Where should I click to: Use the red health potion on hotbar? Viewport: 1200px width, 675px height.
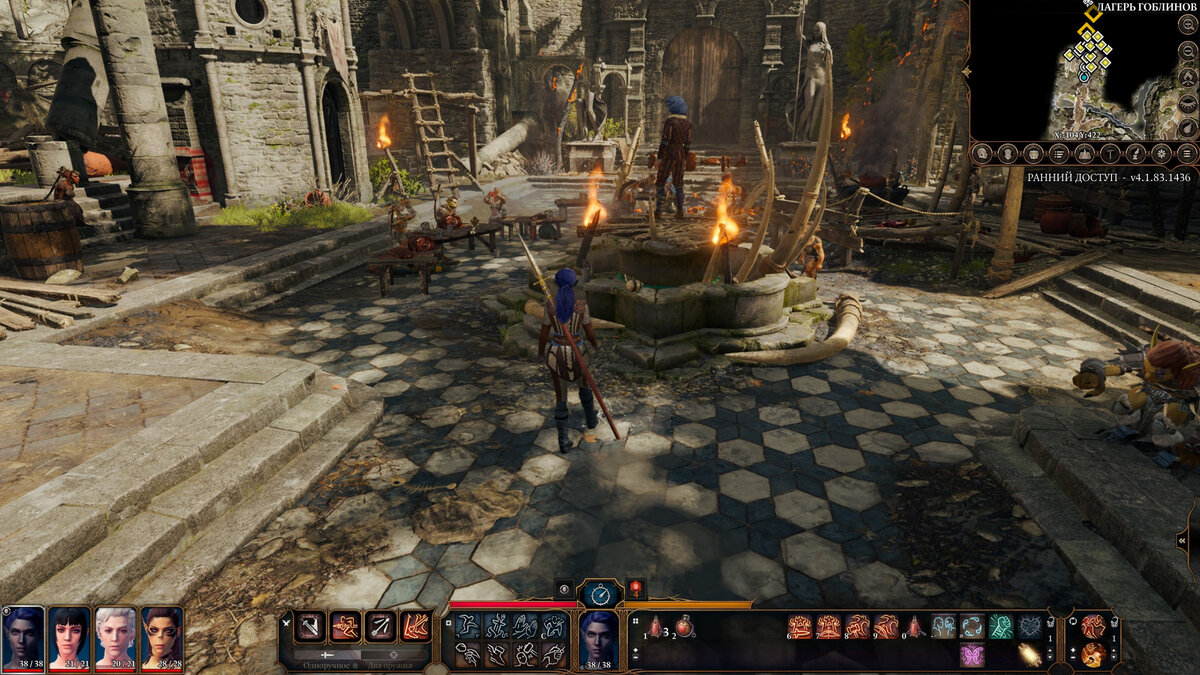pos(685,627)
